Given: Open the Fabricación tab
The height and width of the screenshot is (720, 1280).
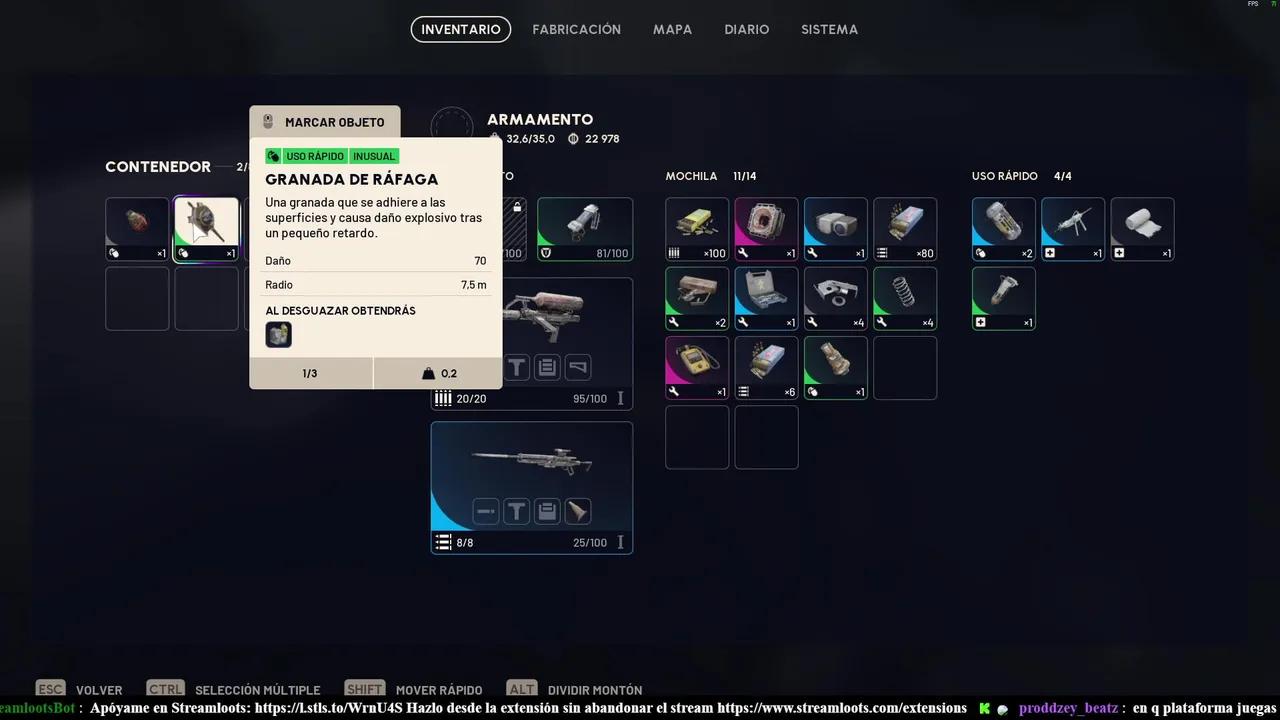Looking at the screenshot, I should tap(576, 30).
